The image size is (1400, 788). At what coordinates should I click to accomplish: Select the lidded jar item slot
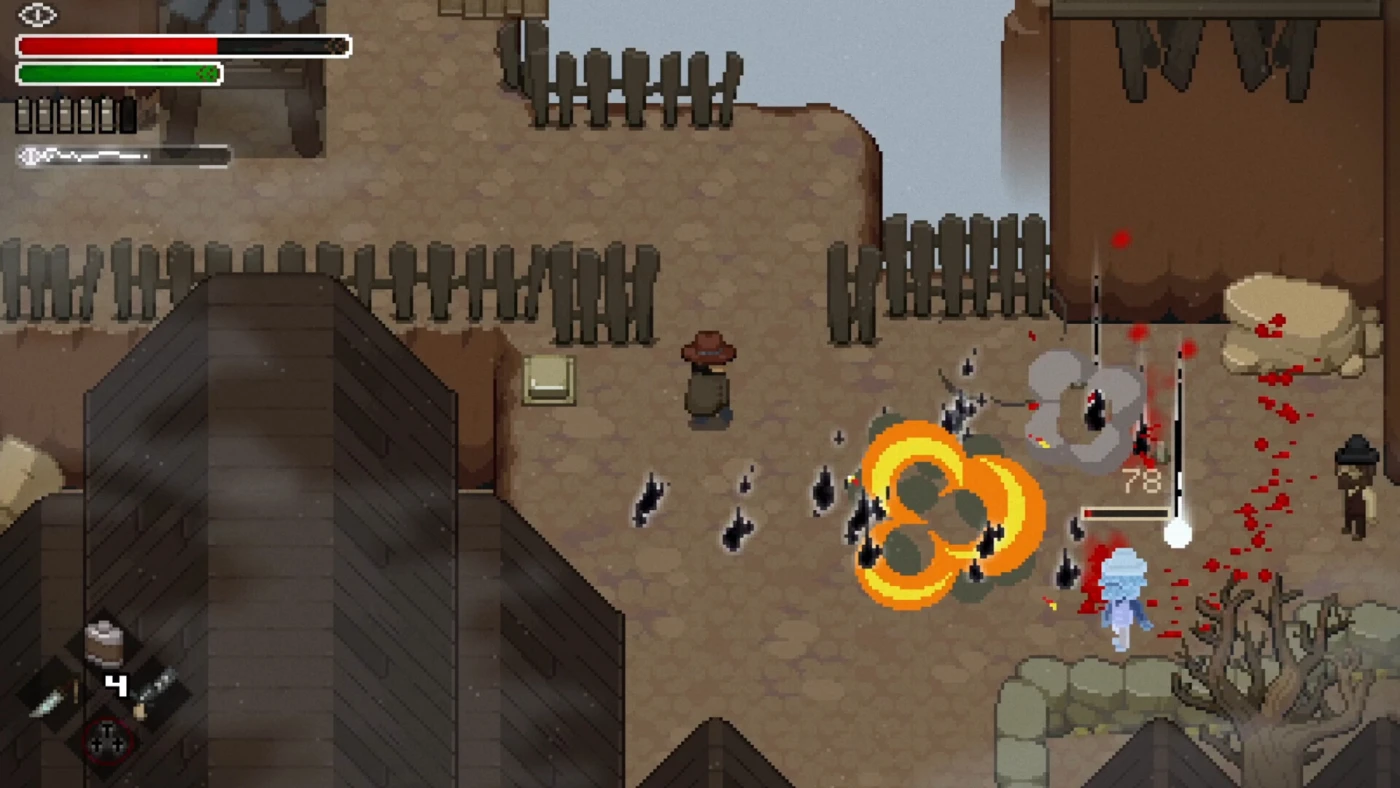(x=104, y=643)
